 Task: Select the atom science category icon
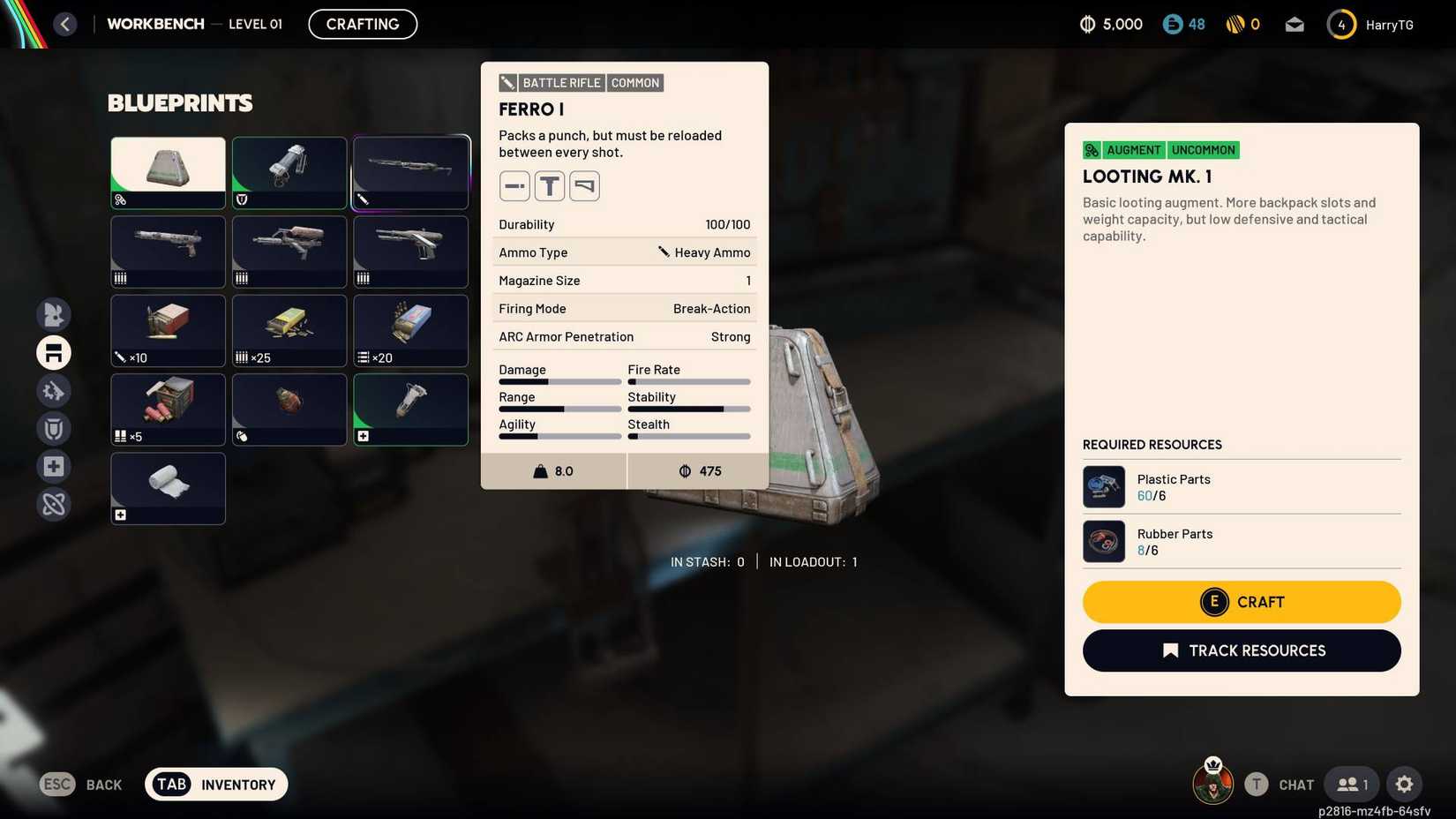coord(53,504)
